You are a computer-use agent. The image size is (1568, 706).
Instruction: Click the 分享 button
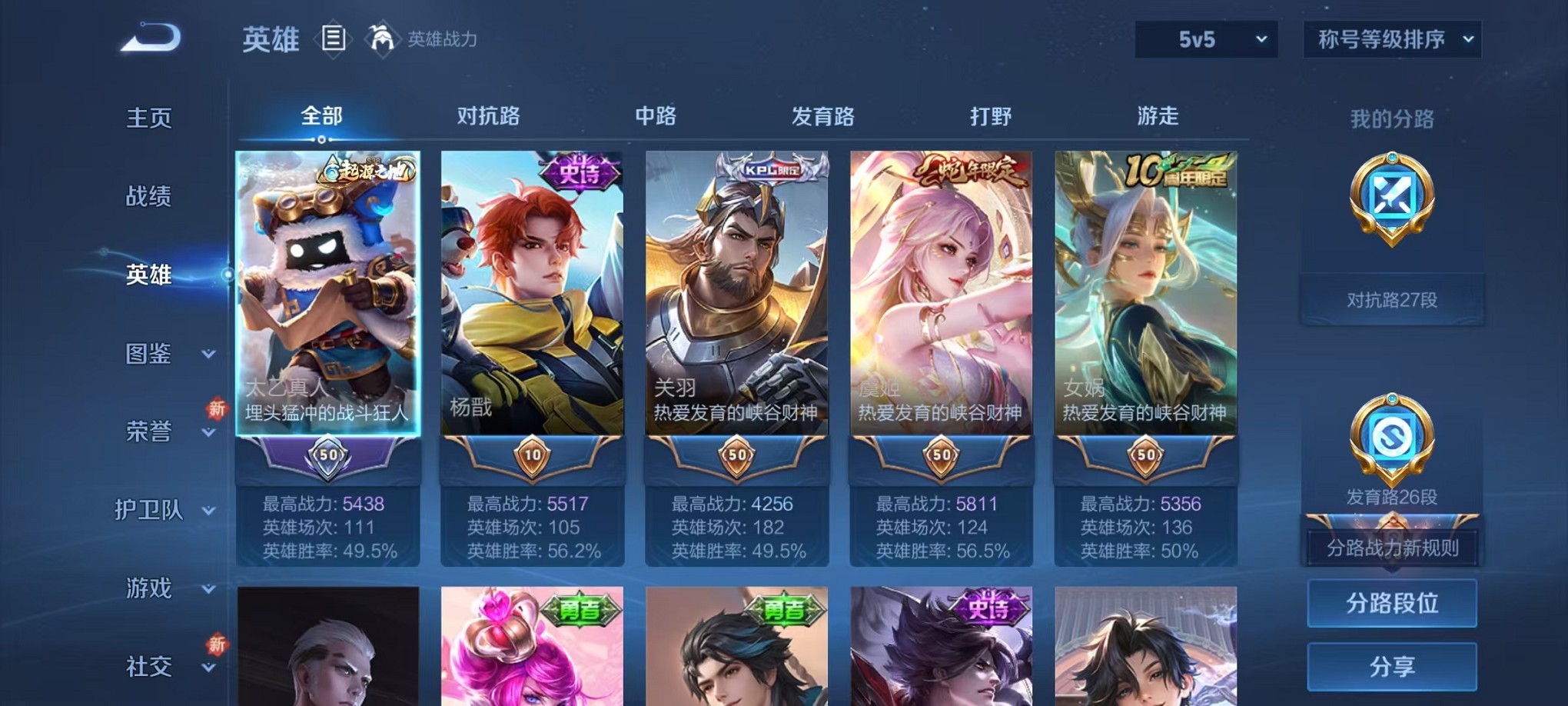tap(1393, 666)
